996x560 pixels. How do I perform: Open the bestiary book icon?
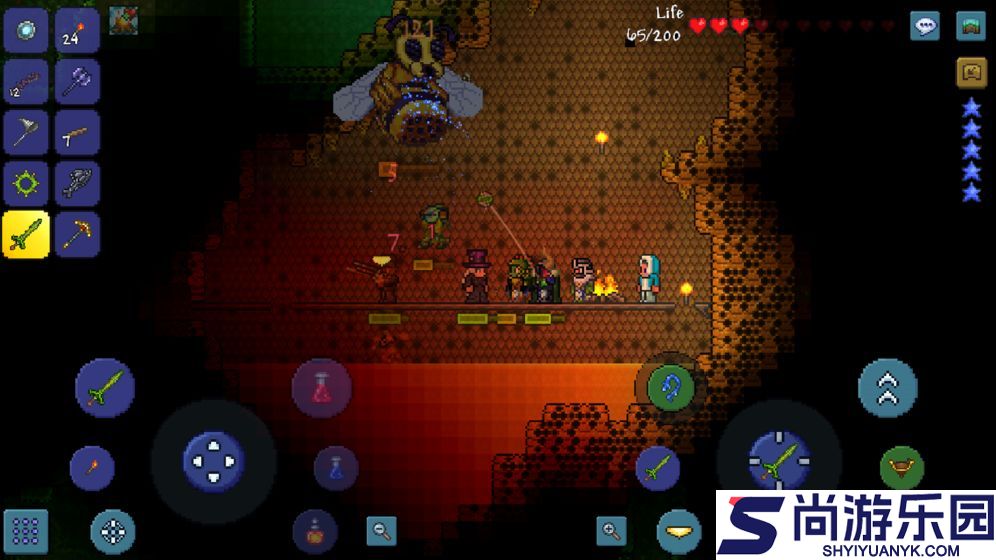[970, 72]
